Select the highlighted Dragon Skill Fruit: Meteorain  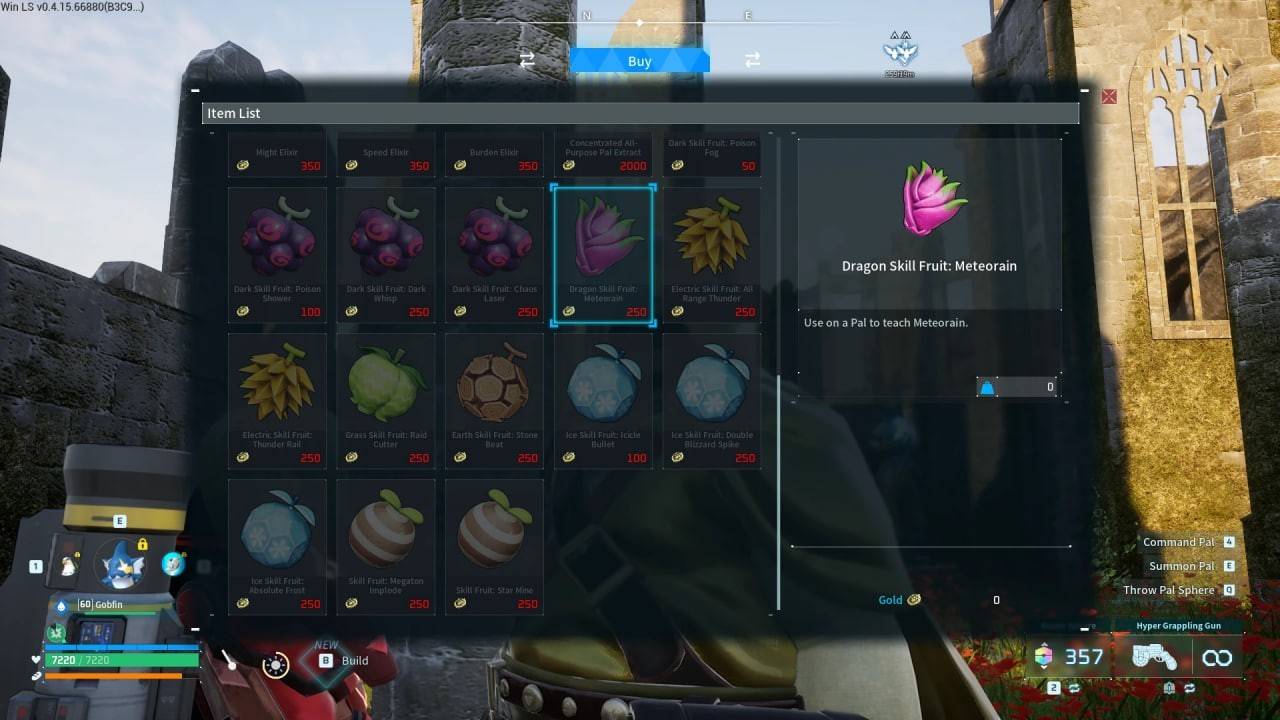[603, 250]
